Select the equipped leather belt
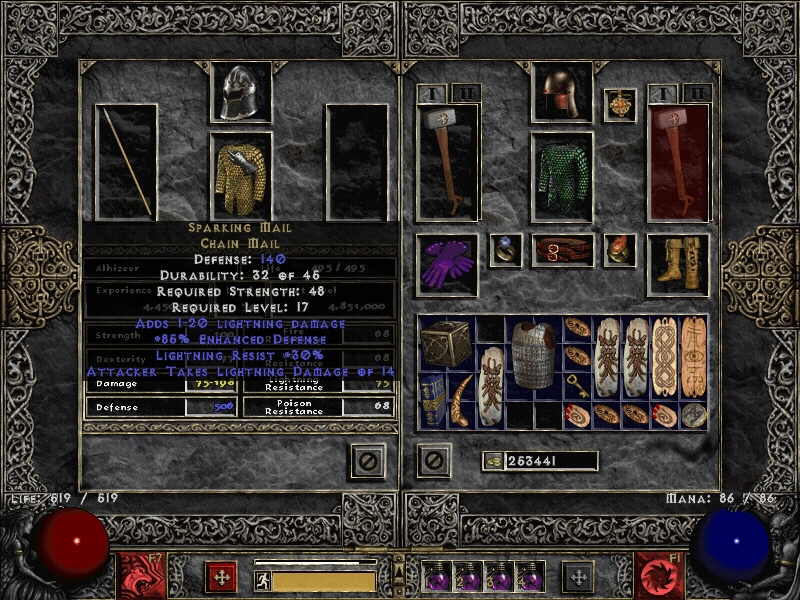Screen dimensions: 800x600 pyautogui.click(x=562, y=250)
